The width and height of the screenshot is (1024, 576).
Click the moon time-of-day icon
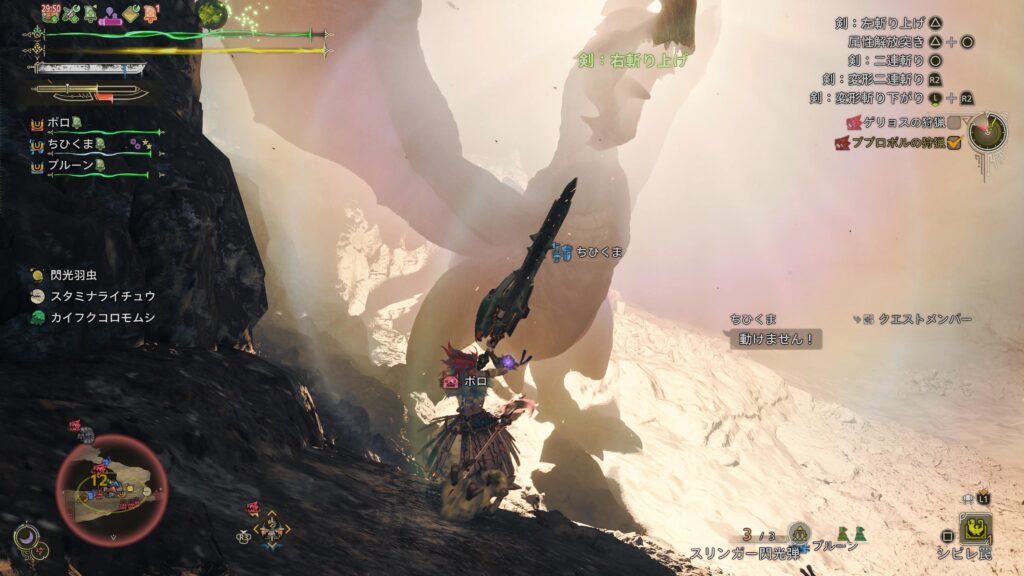[x=25, y=536]
